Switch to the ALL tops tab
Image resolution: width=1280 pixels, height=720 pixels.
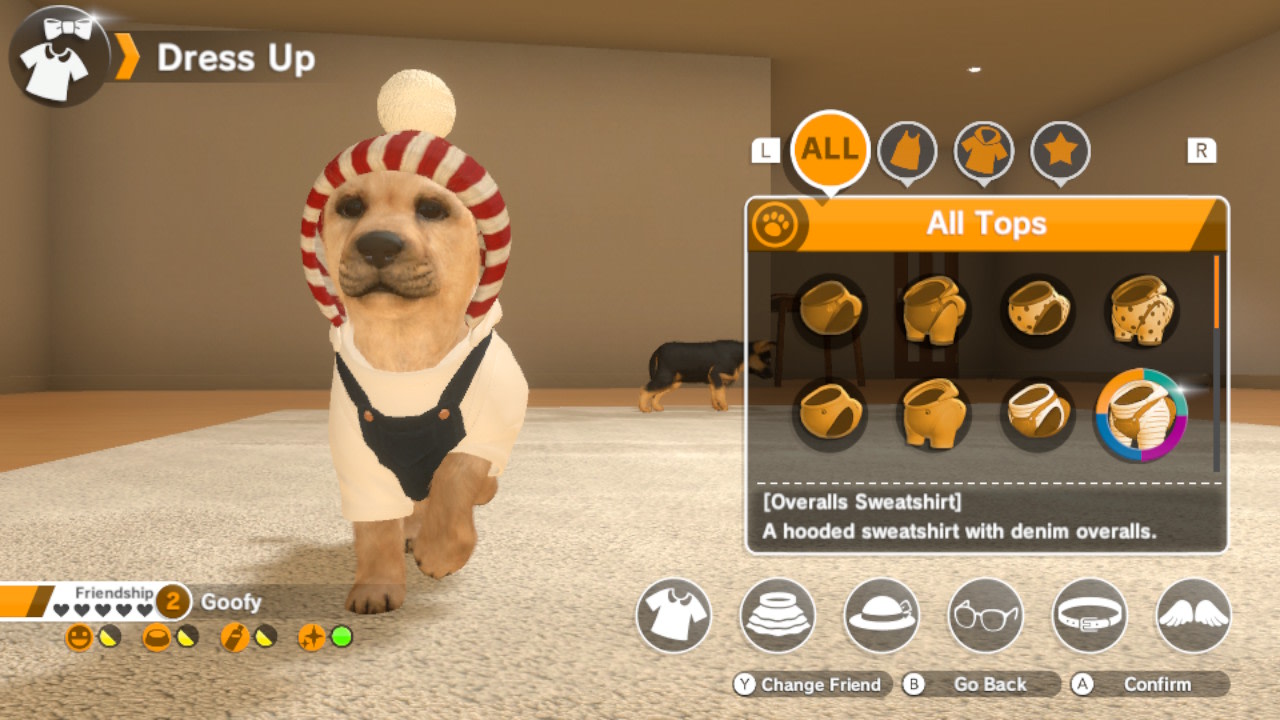pyautogui.click(x=829, y=148)
